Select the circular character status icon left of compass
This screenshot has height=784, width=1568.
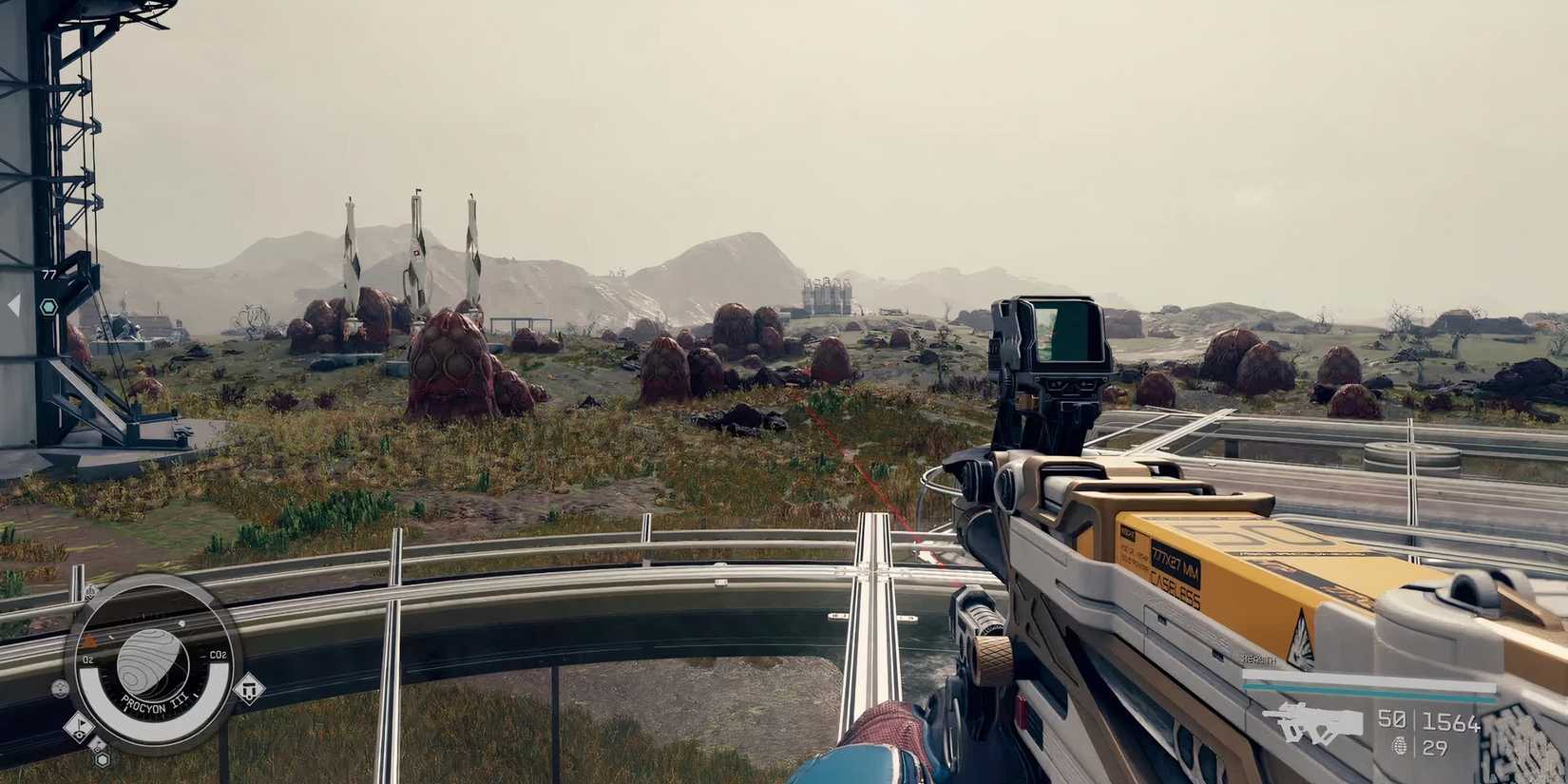point(59,688)
